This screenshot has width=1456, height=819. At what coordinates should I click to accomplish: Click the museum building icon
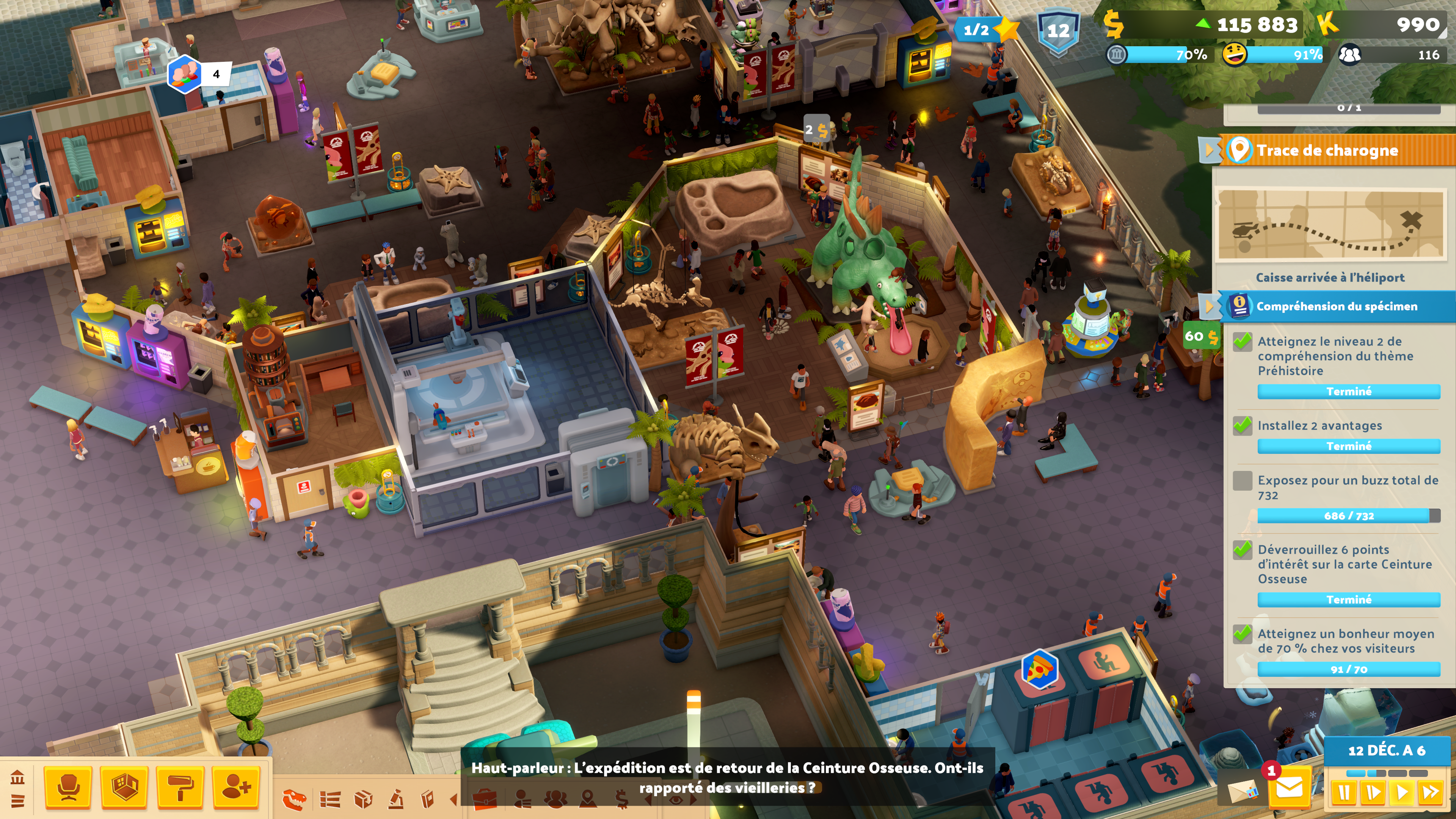(x=17, y=778)
